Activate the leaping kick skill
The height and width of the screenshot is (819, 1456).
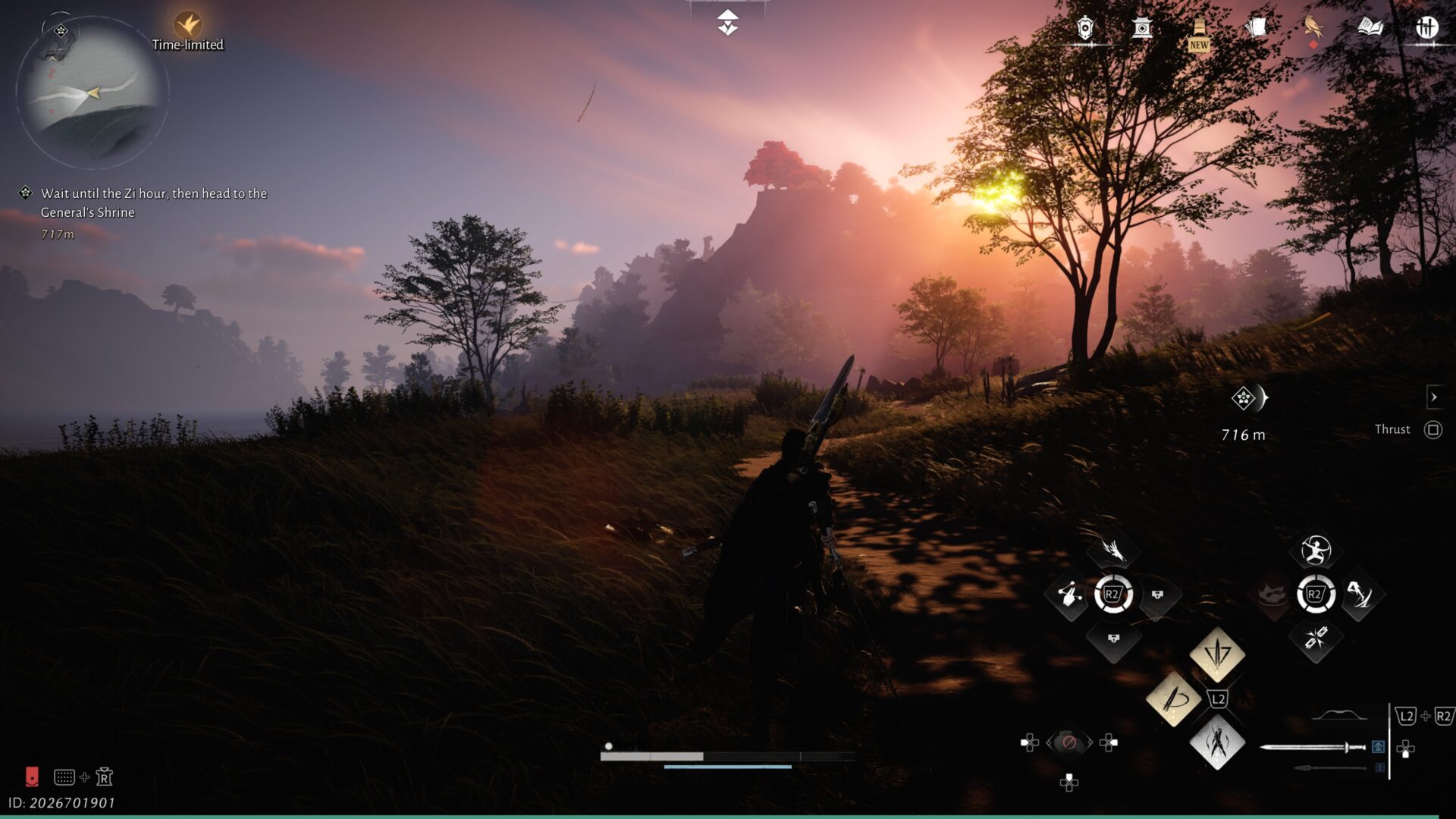tap(1360, 595)
